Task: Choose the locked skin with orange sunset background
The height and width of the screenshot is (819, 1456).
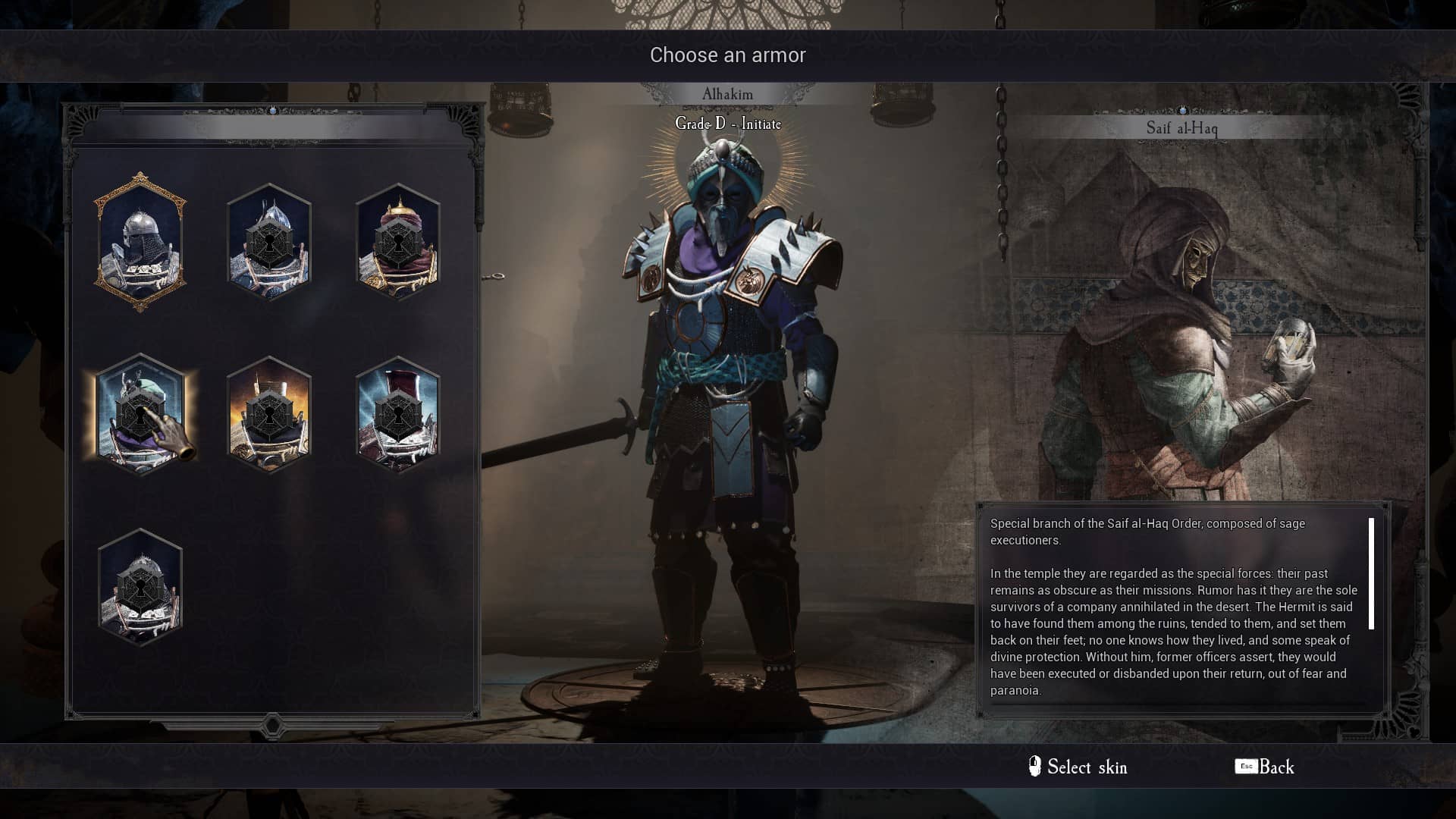Action: [x=269, y=414]
